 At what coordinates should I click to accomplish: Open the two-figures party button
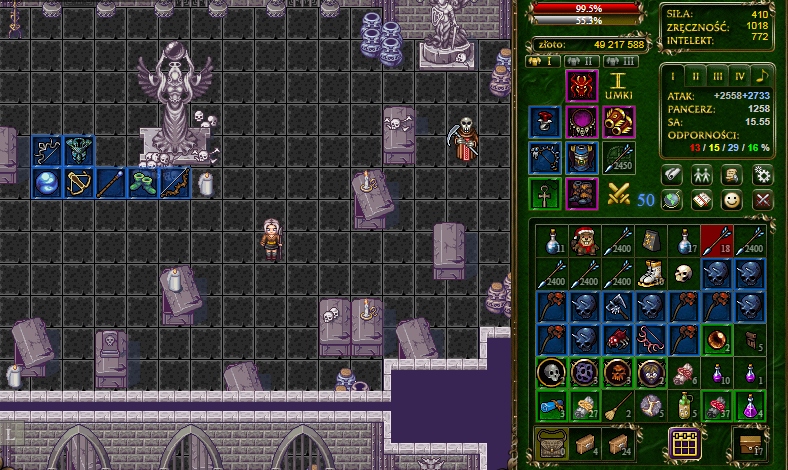[x=702, y=175]
